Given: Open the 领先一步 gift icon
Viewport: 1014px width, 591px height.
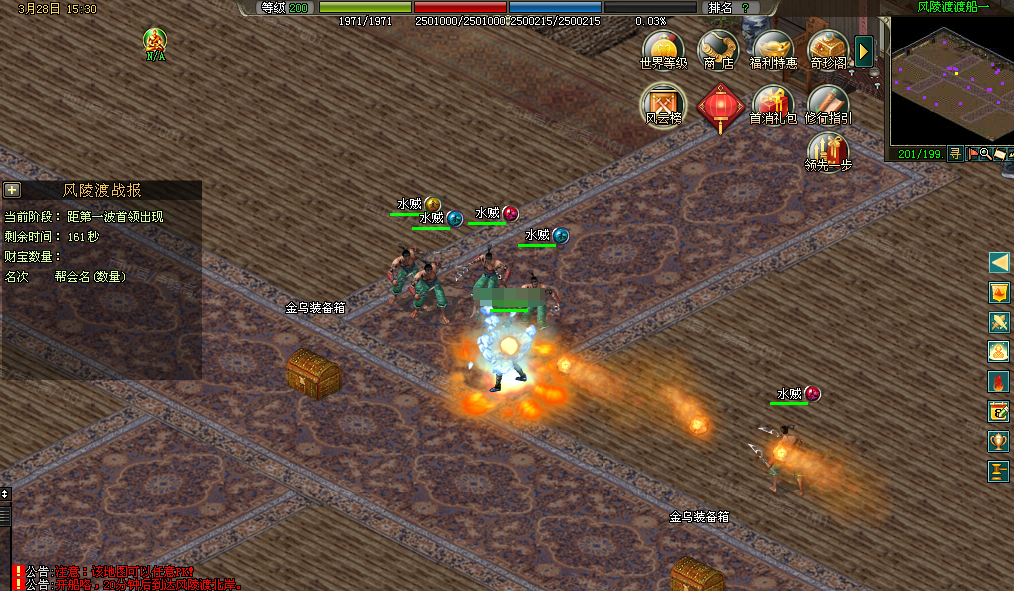Looking at the screenshot, I should point(828,152).
